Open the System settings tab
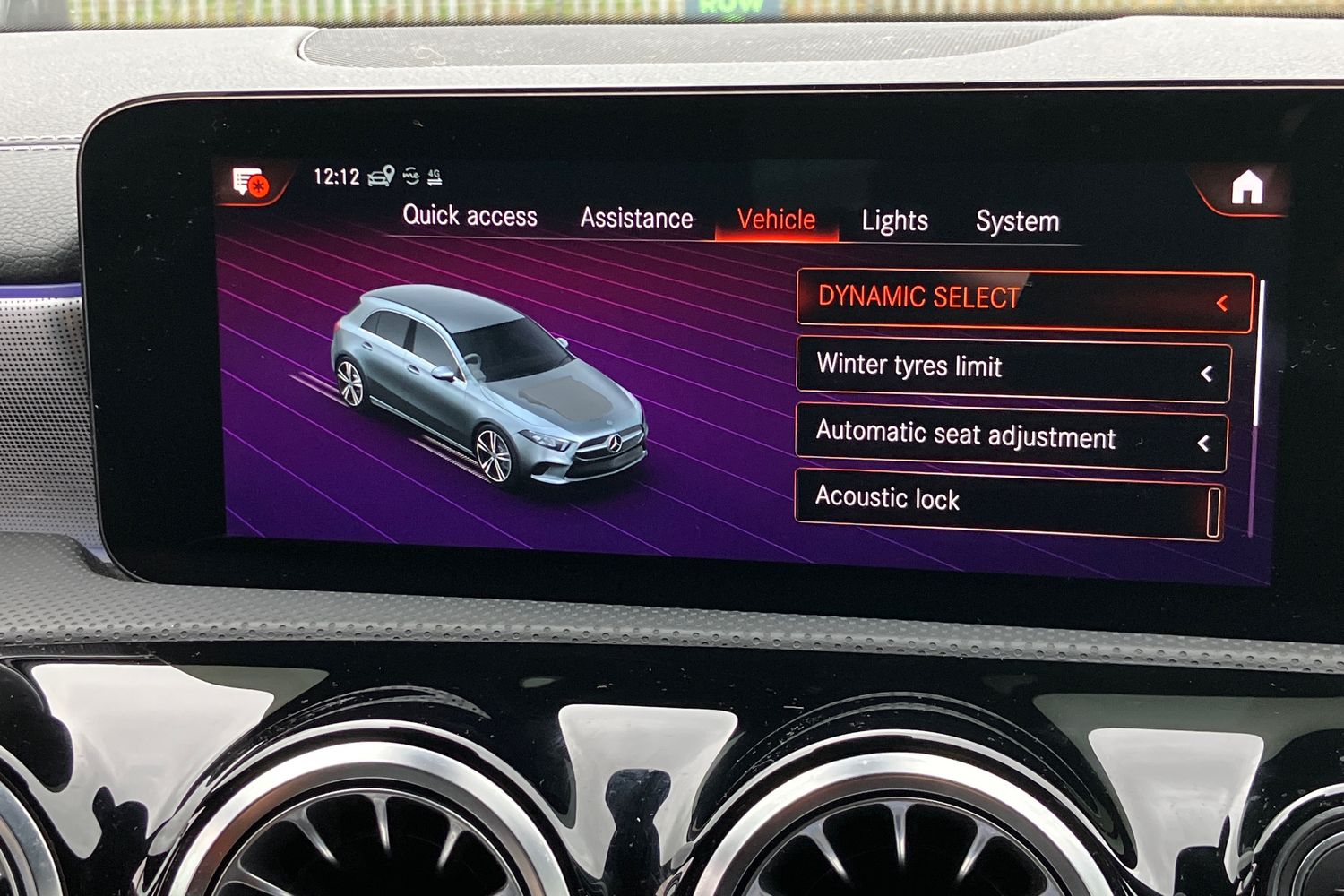 coord(1017,221)
